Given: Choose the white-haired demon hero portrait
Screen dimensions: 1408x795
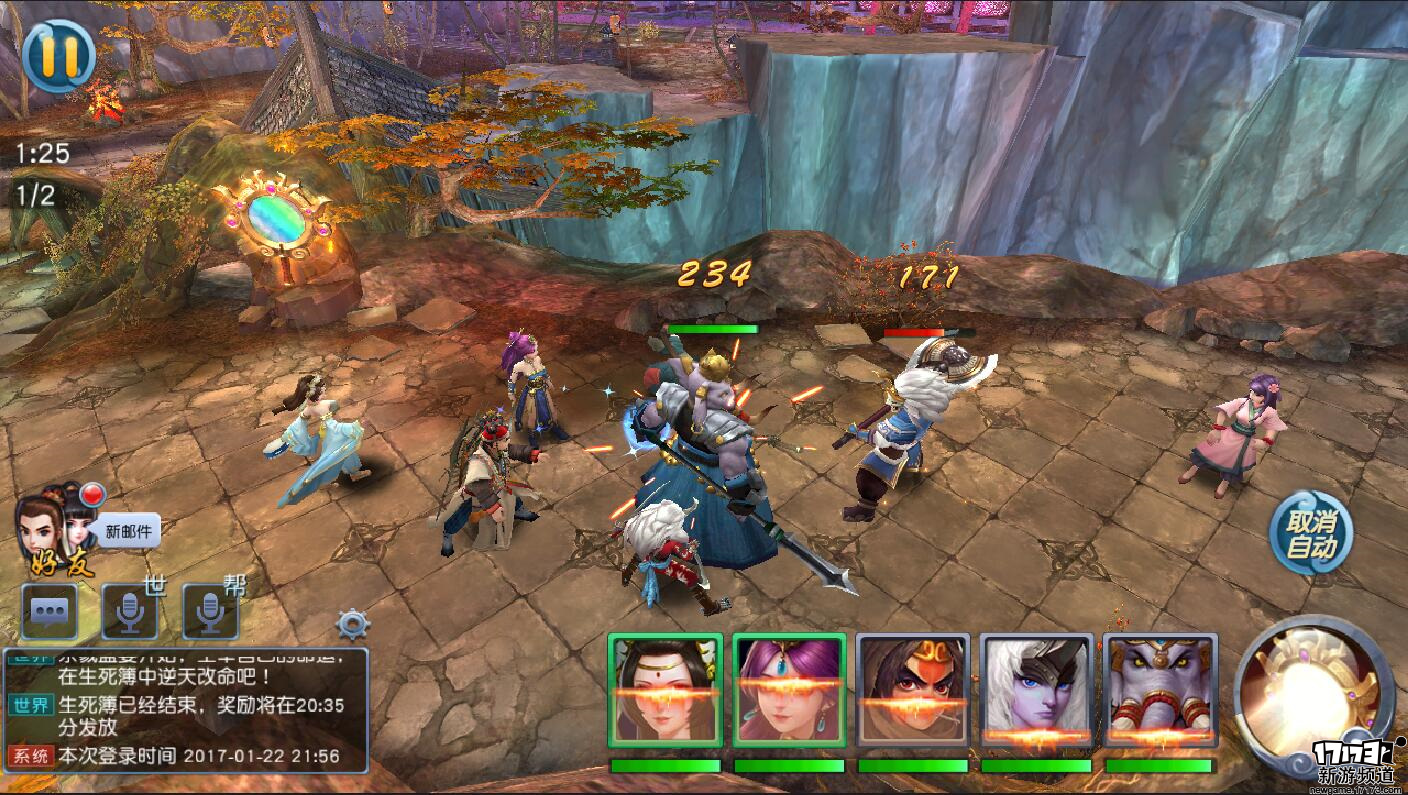Looking at the screenshot, I should tap(1036, 690).
